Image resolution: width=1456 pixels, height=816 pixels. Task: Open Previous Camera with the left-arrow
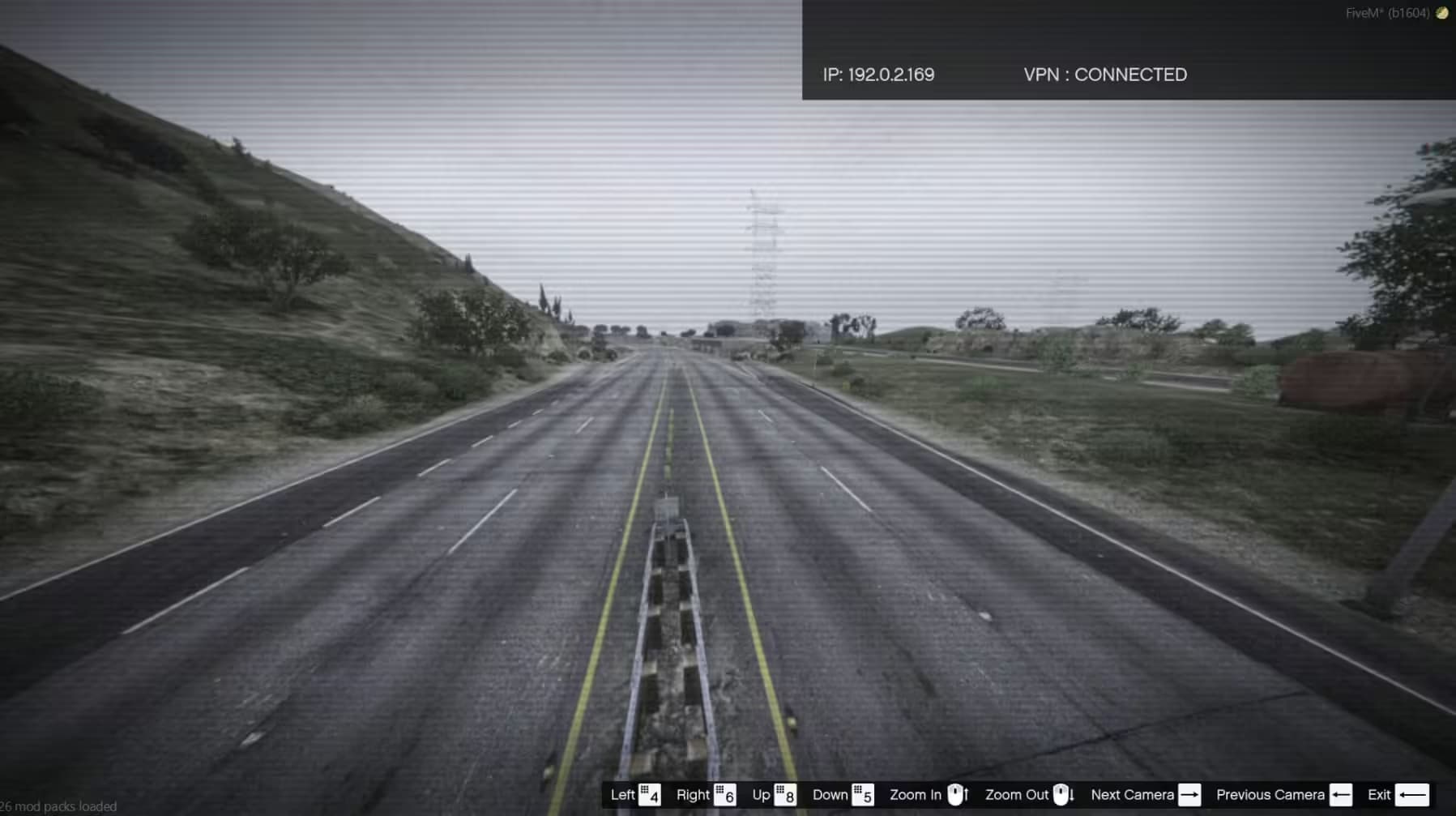[1342, 795]
